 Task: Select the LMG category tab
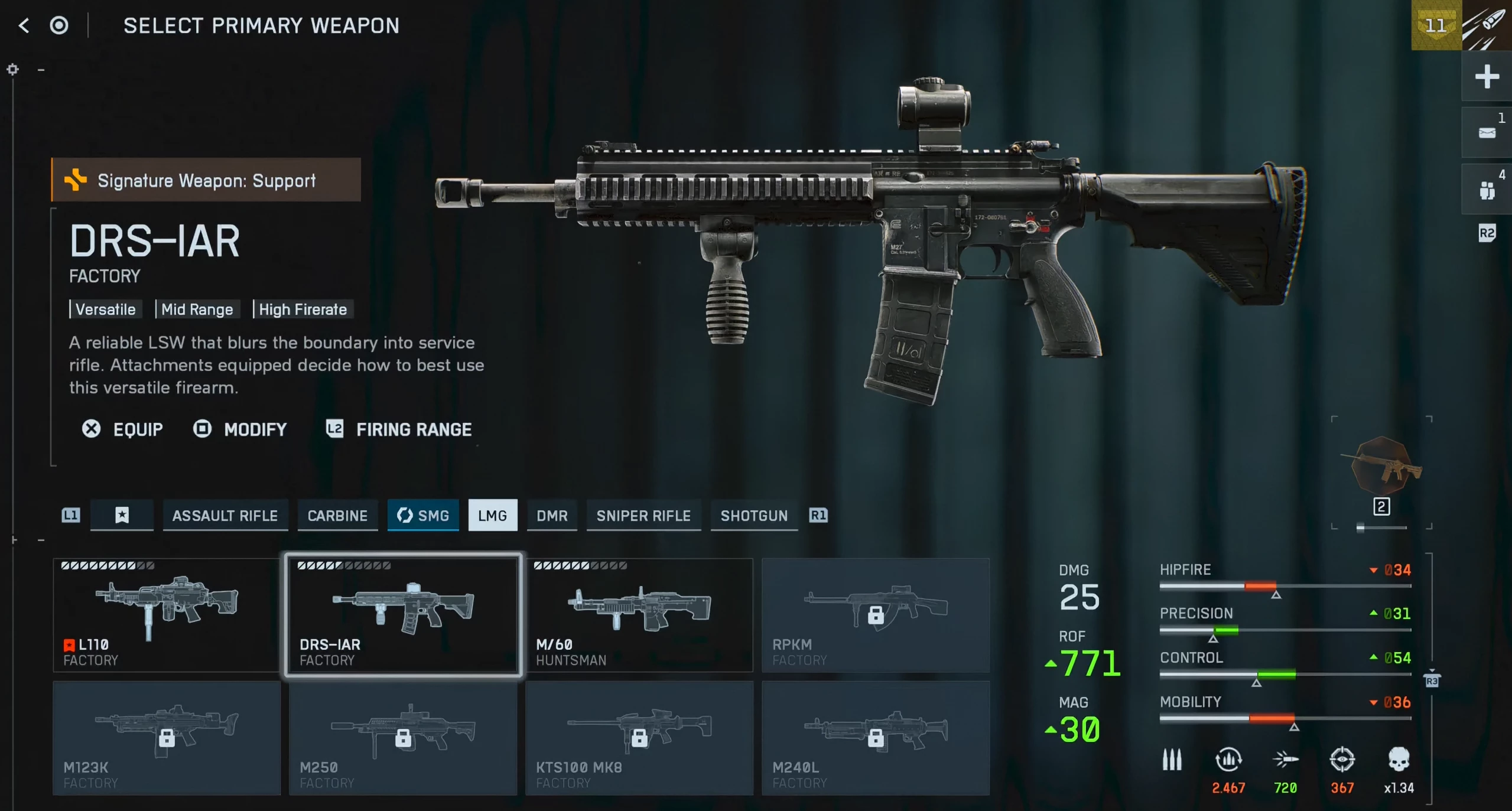[493, 516]
